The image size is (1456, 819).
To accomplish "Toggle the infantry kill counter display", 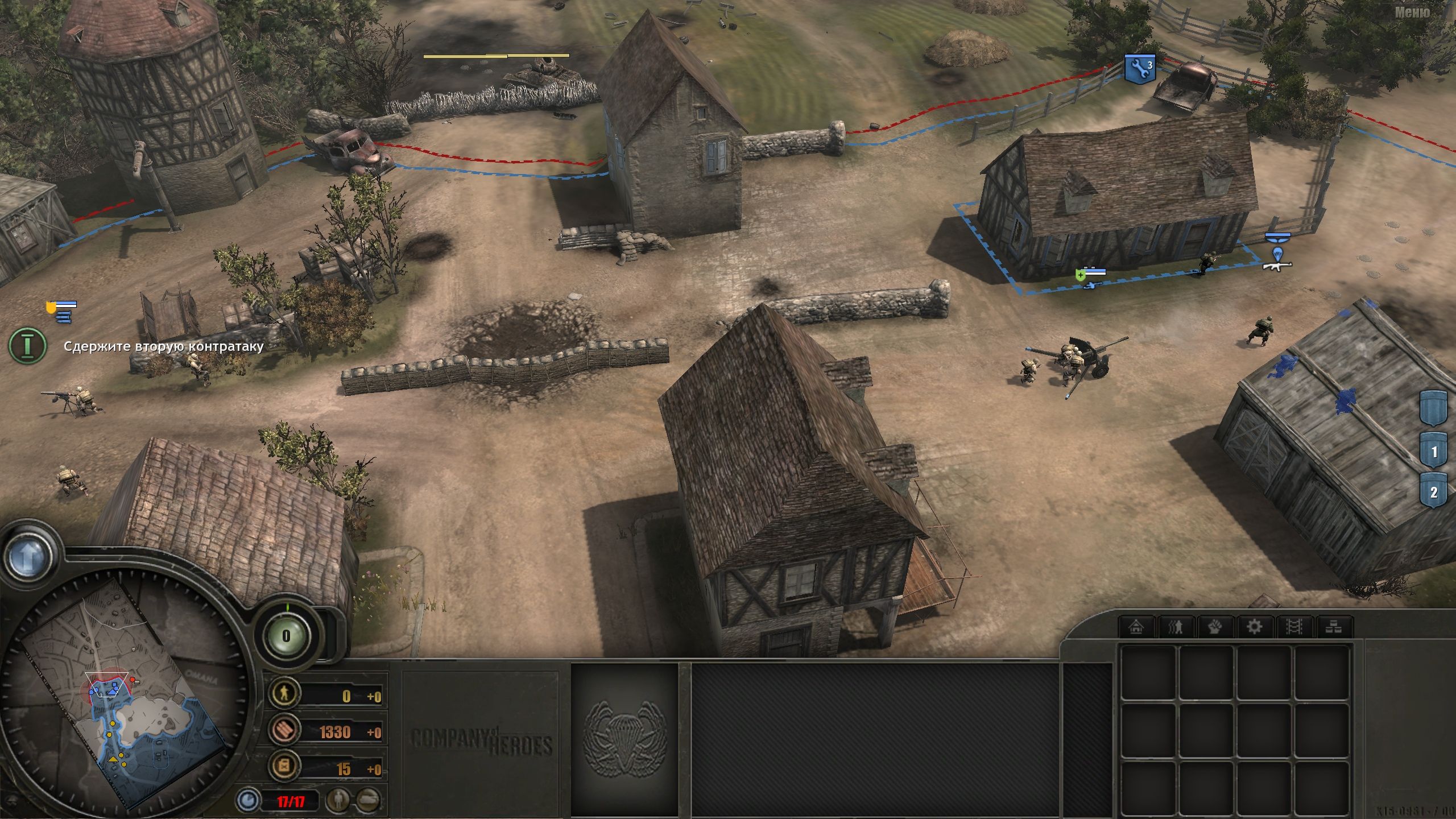I will pos(337,800).
